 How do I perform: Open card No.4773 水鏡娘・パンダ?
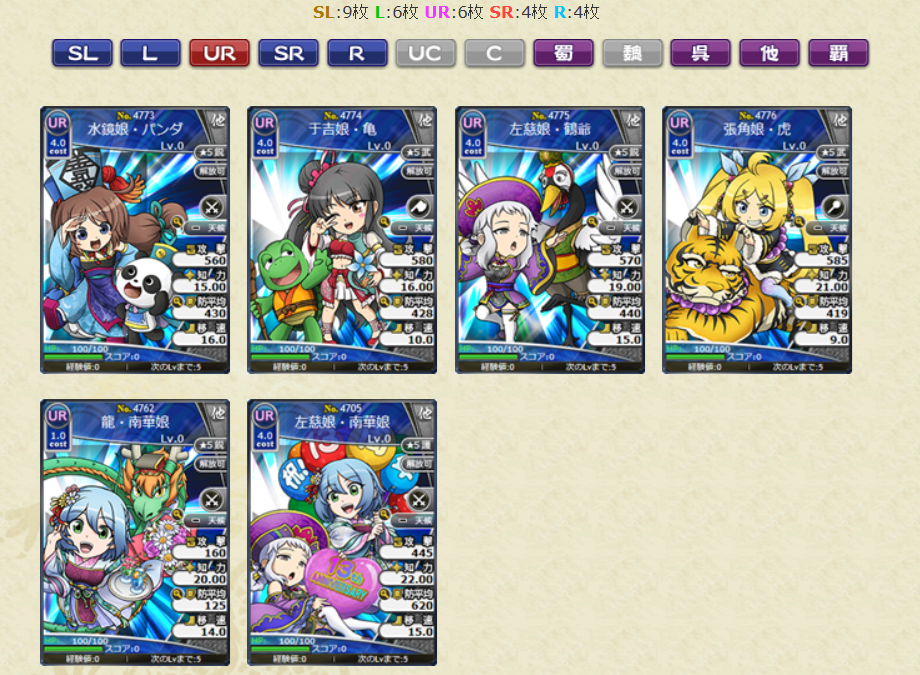click(135, 240)
